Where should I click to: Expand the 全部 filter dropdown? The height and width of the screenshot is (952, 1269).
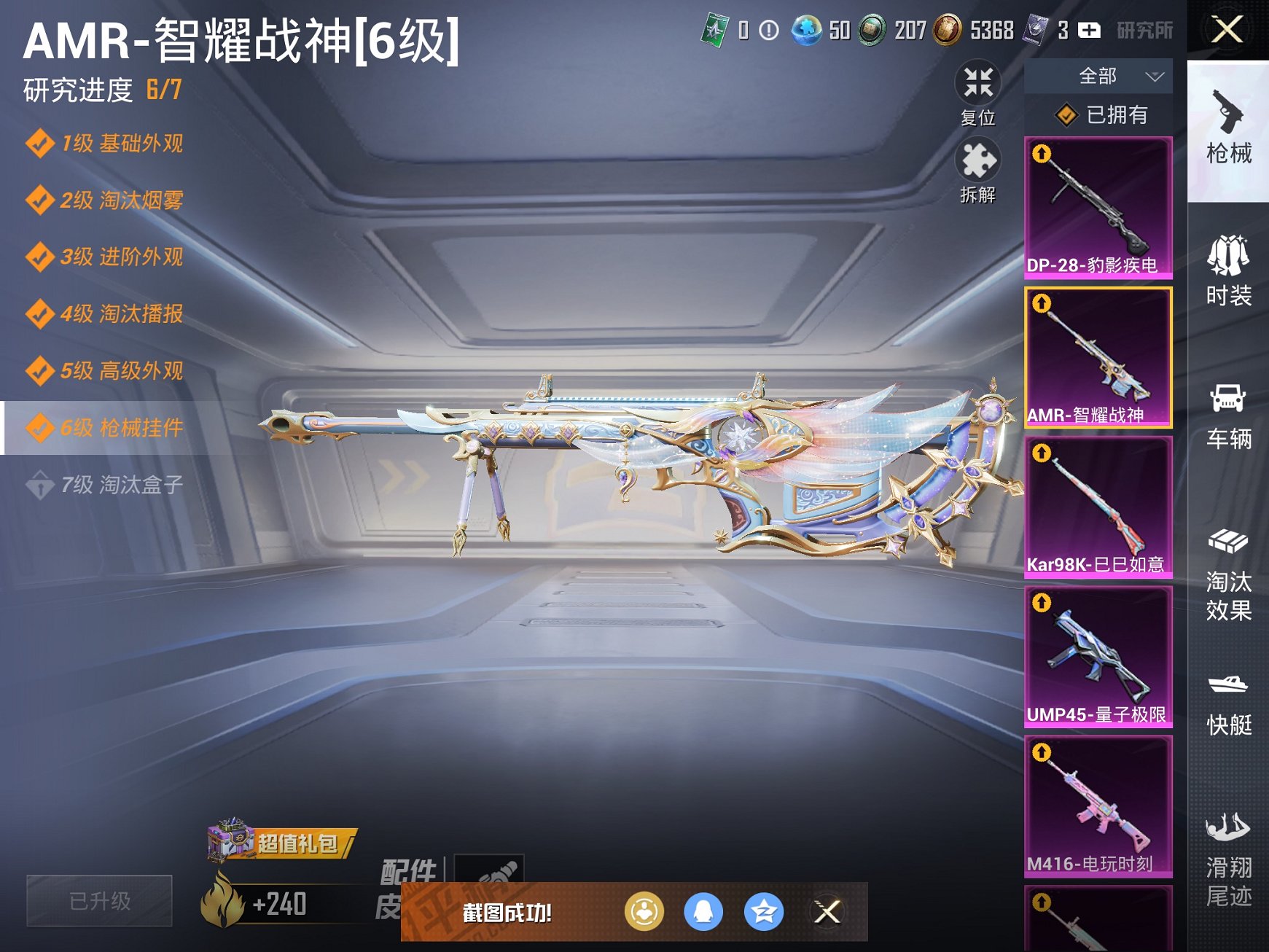pos(1115,76)
